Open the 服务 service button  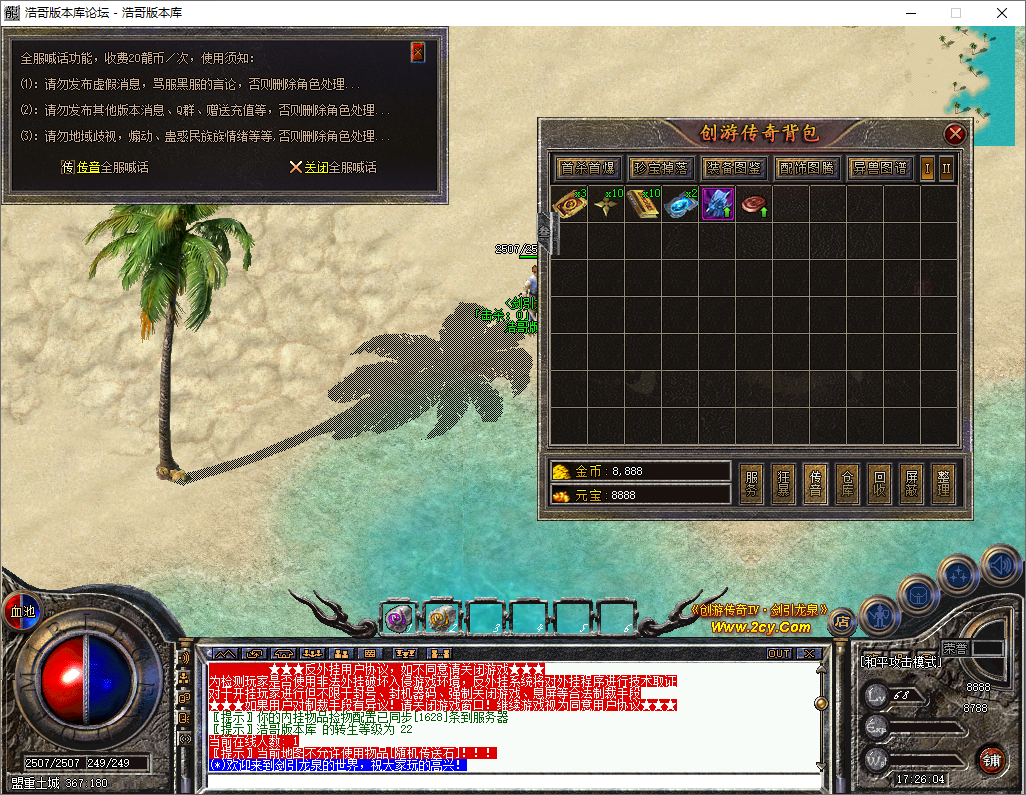pyautogui.click(x=753, y=484)
